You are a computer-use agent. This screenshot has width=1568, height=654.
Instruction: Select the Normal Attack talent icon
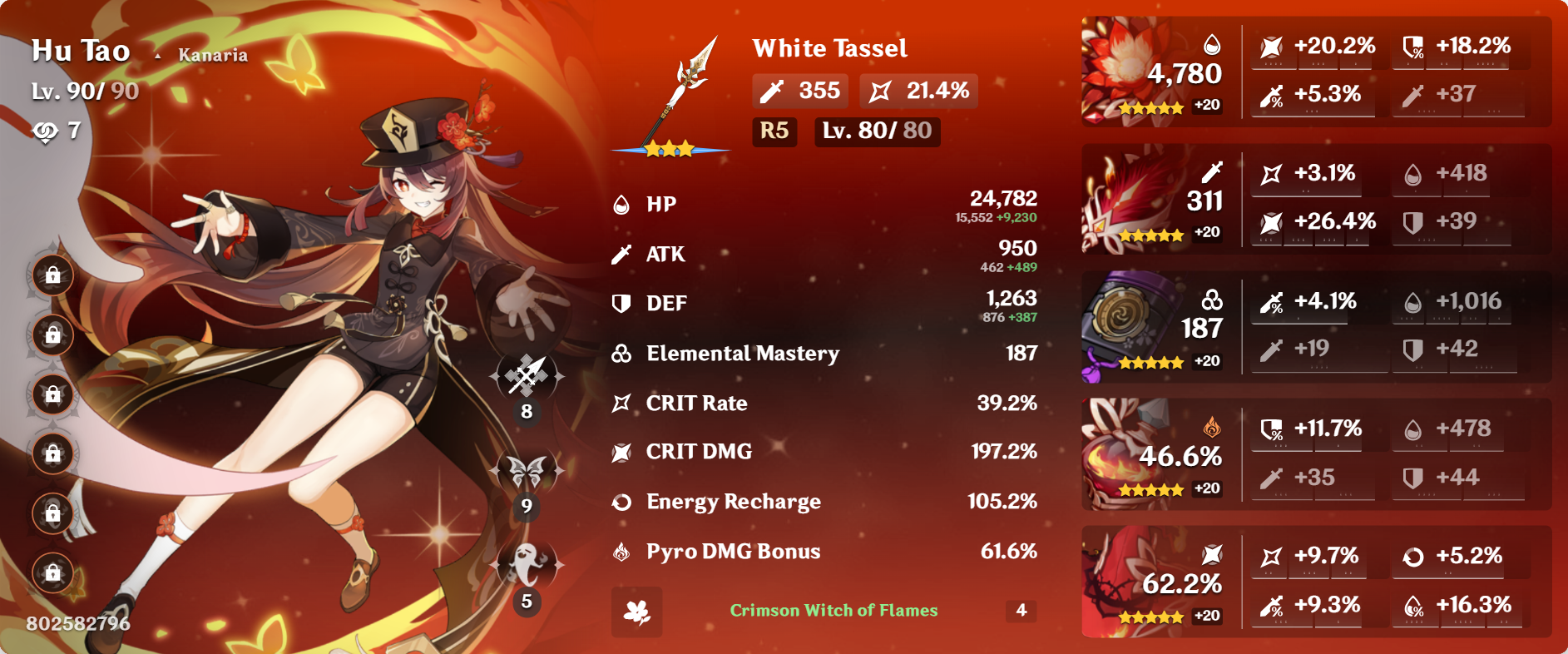click(x=526, y=376)
